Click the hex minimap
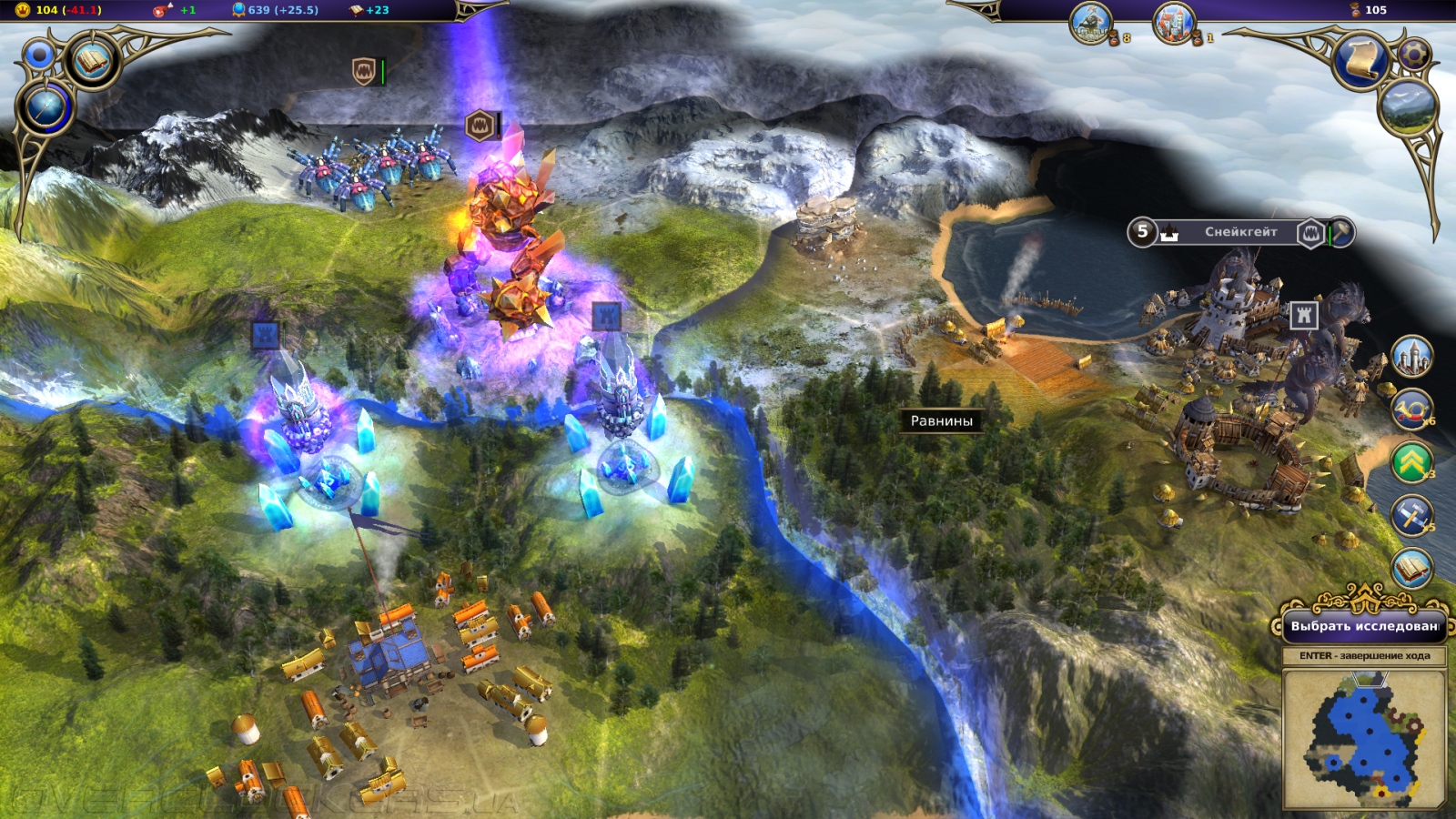This screenshot has width=1456, height=819. point(1363,739)
